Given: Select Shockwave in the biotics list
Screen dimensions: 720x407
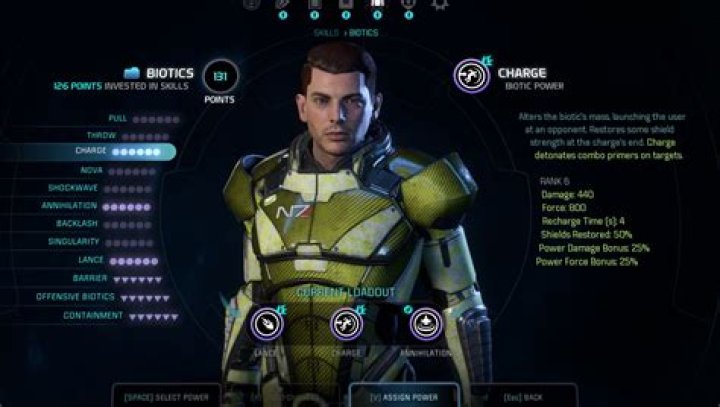Looking at the screenshot, I should click(110, 187).
